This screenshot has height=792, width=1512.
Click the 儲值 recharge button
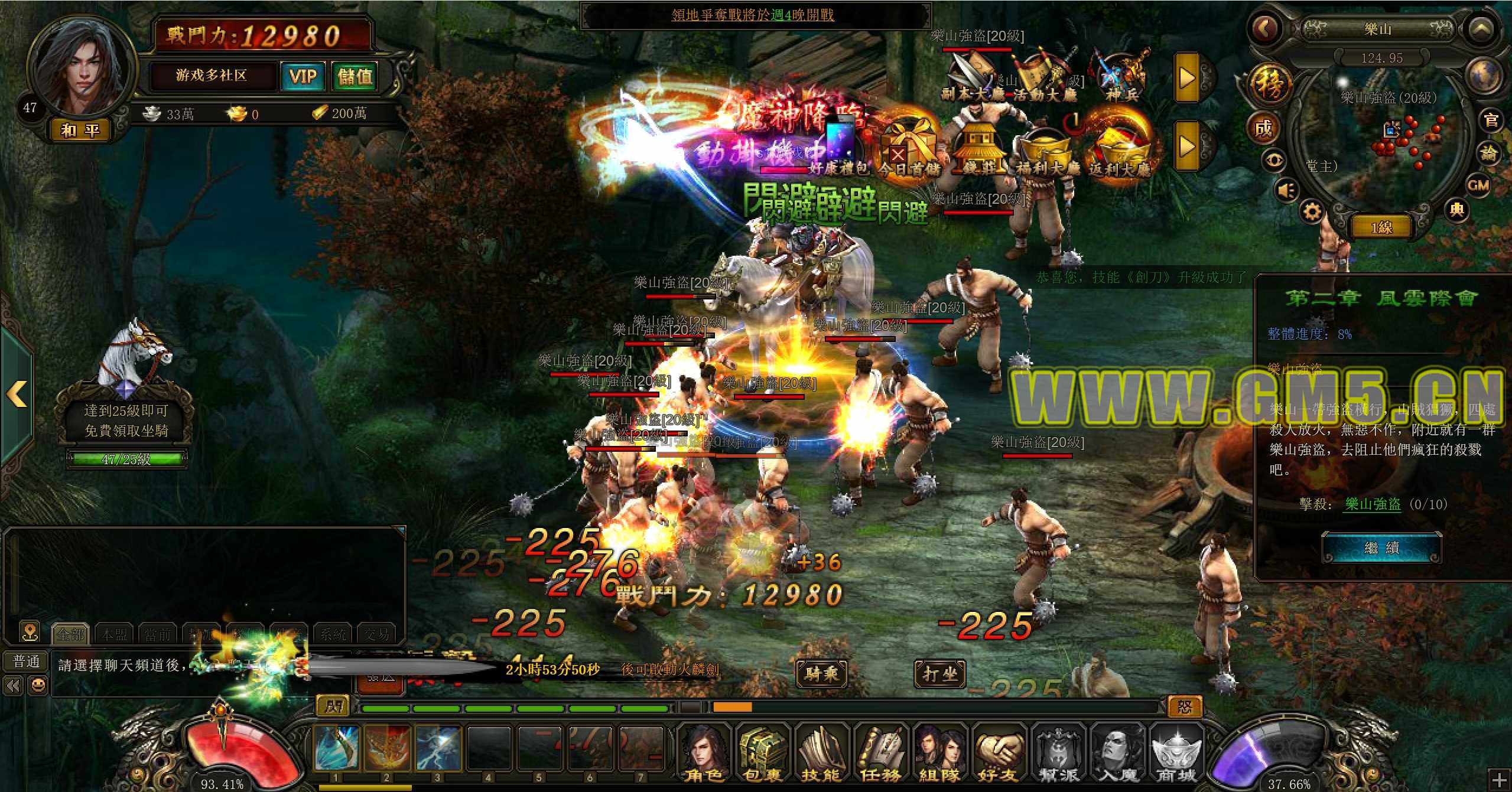pos(355,76)
